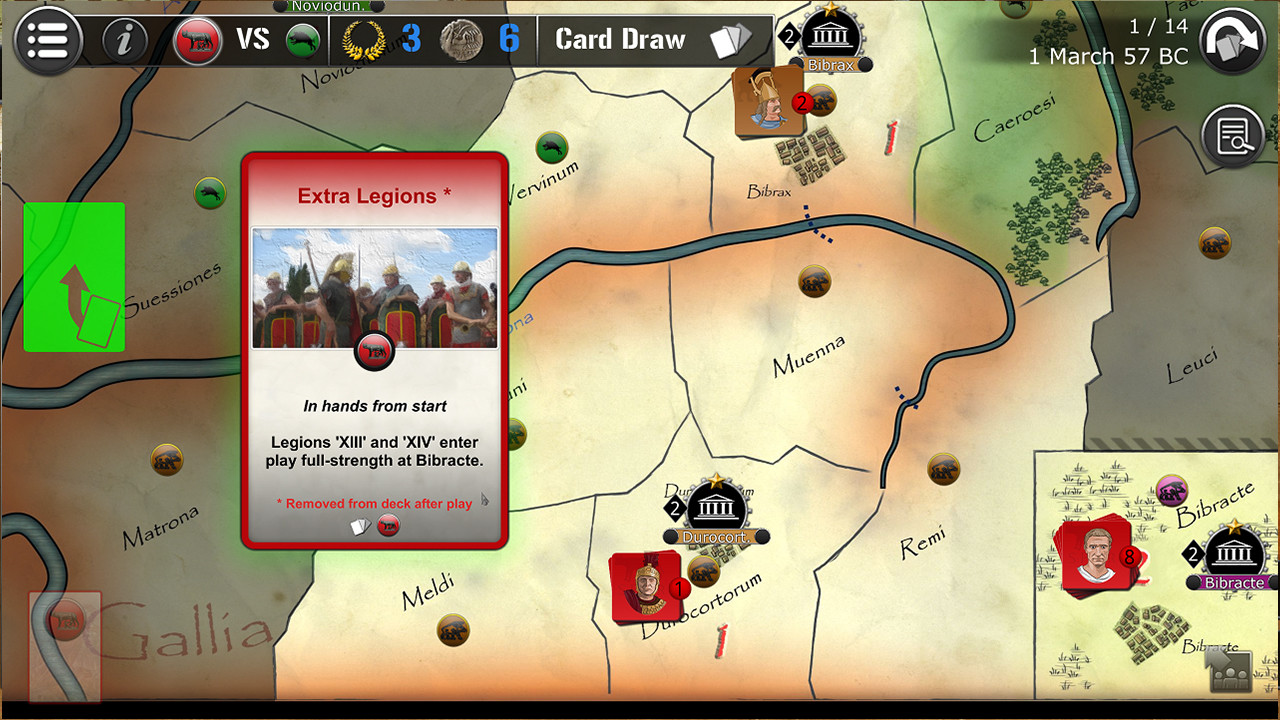The height and width of the screenshot is (720, 1280).
Task: Select the Roman wolf faction emblem
Action: coord(197,40)
